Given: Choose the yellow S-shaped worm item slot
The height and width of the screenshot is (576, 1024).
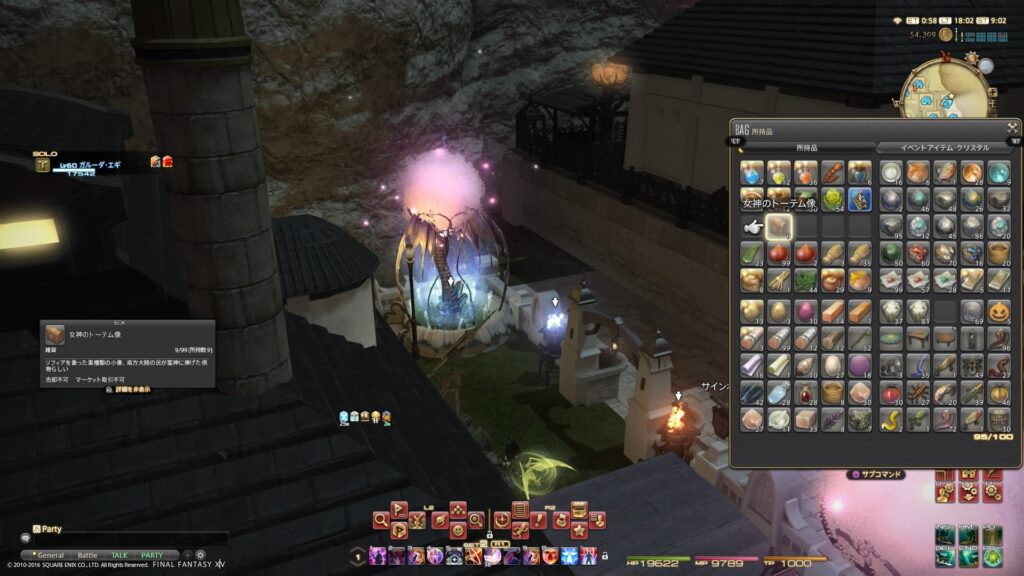Looking at the screenshot, I should click(890, 419).
